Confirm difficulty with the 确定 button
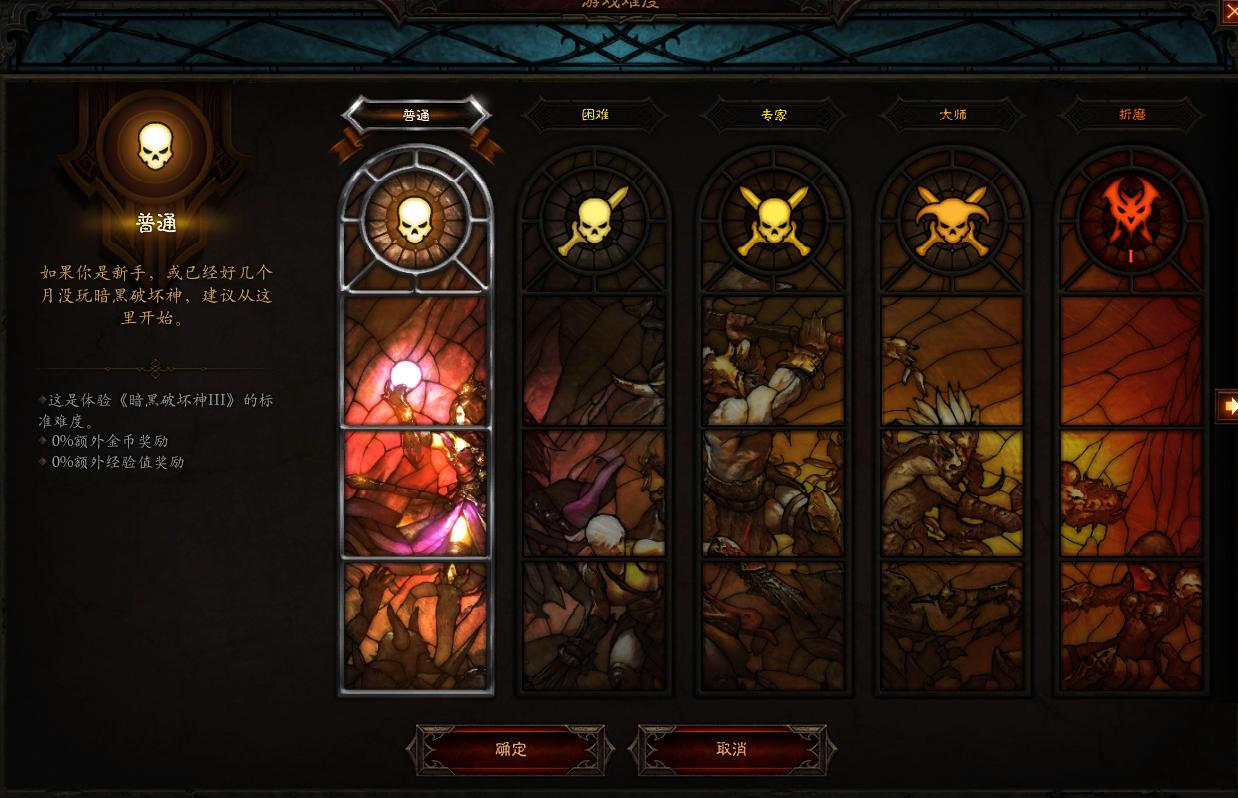The height and width of the screenshot is (798, 1238). 511,749
